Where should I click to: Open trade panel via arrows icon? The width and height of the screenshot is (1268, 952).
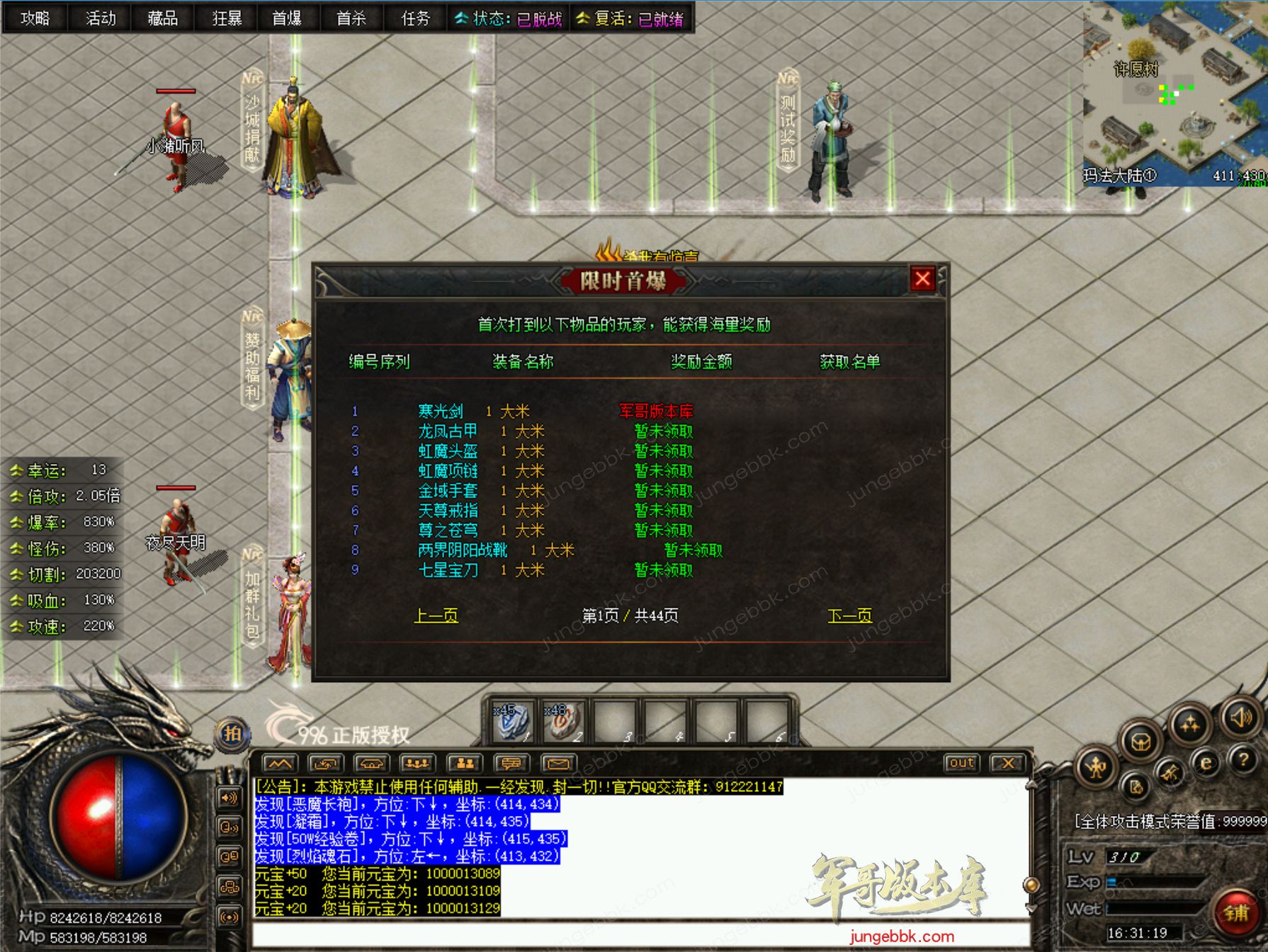click(x=324, y=762)
